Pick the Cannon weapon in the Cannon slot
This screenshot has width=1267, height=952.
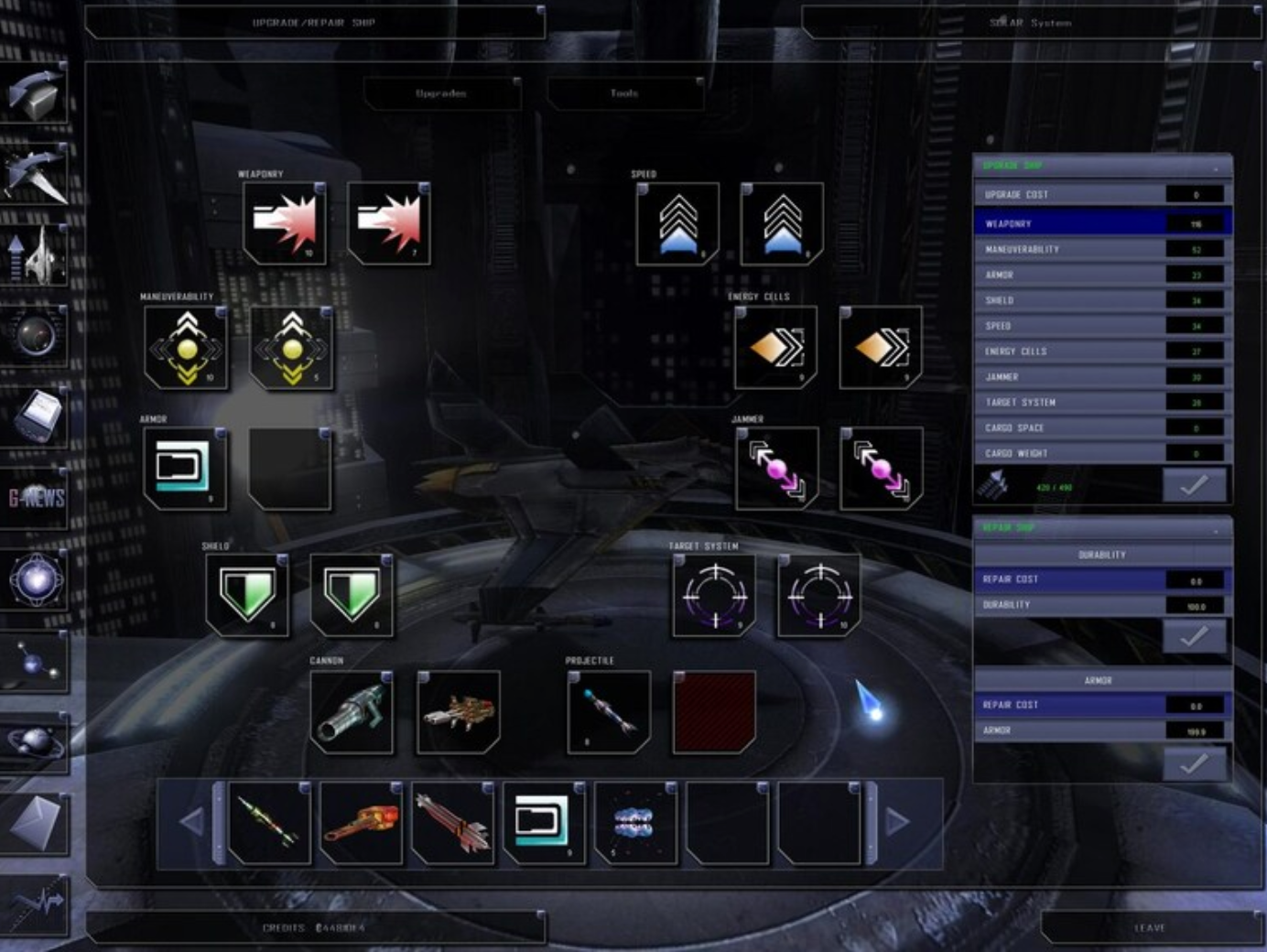click(354, 715)
